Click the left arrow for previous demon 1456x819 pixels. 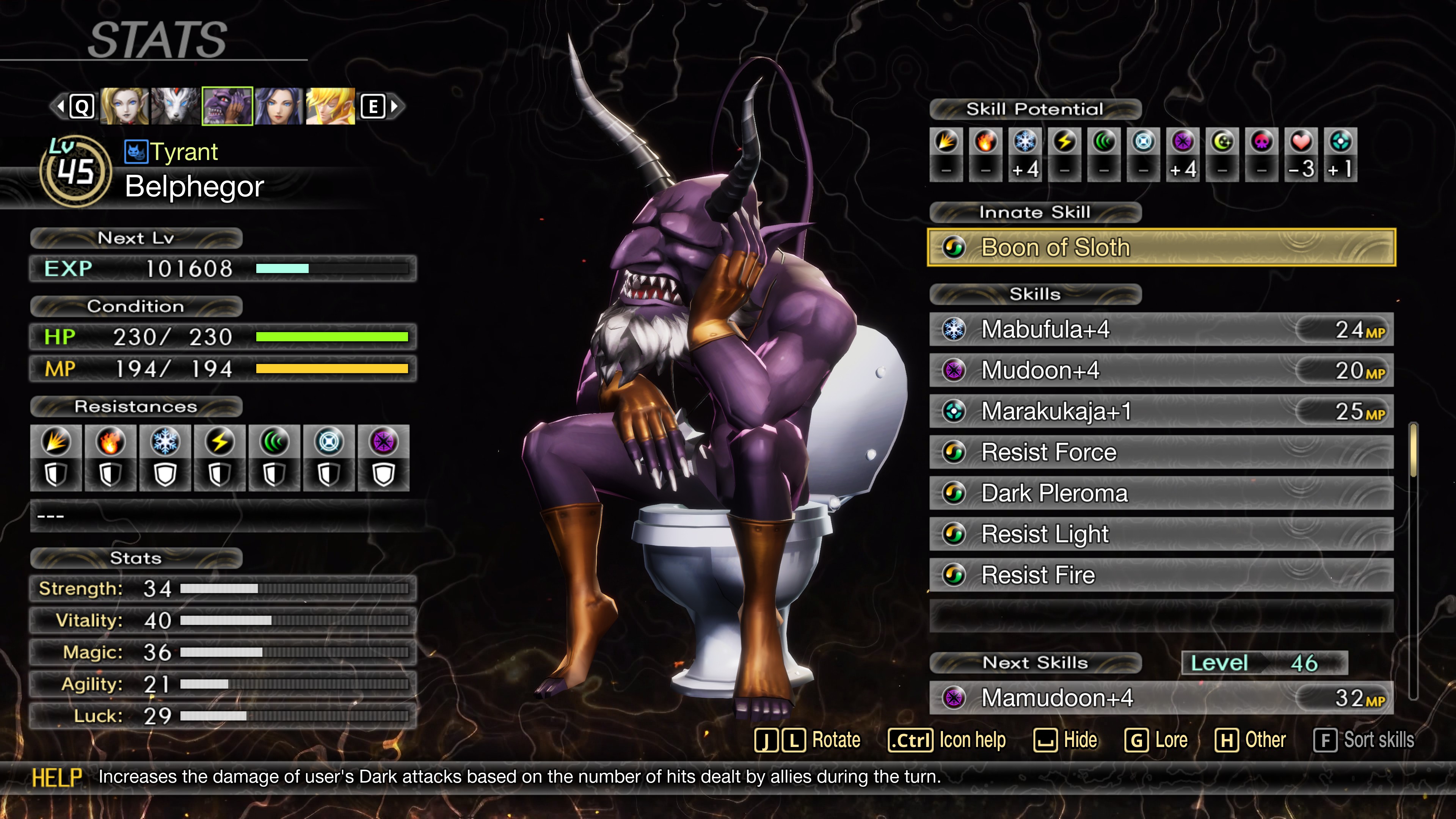point(60,106)
